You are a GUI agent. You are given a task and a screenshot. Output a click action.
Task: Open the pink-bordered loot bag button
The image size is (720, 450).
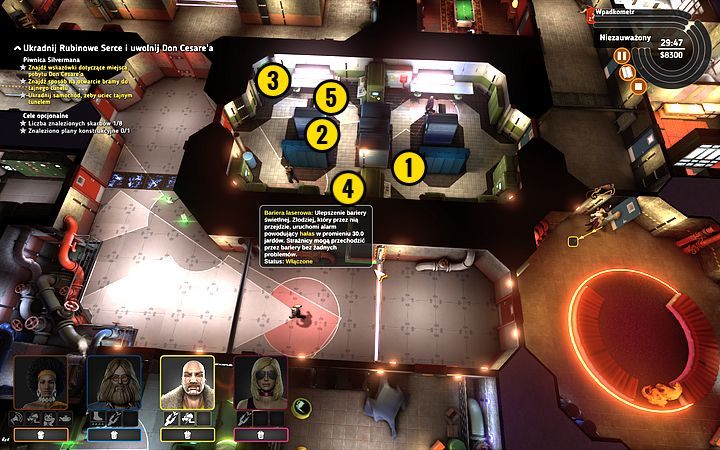tap(260, 435)
